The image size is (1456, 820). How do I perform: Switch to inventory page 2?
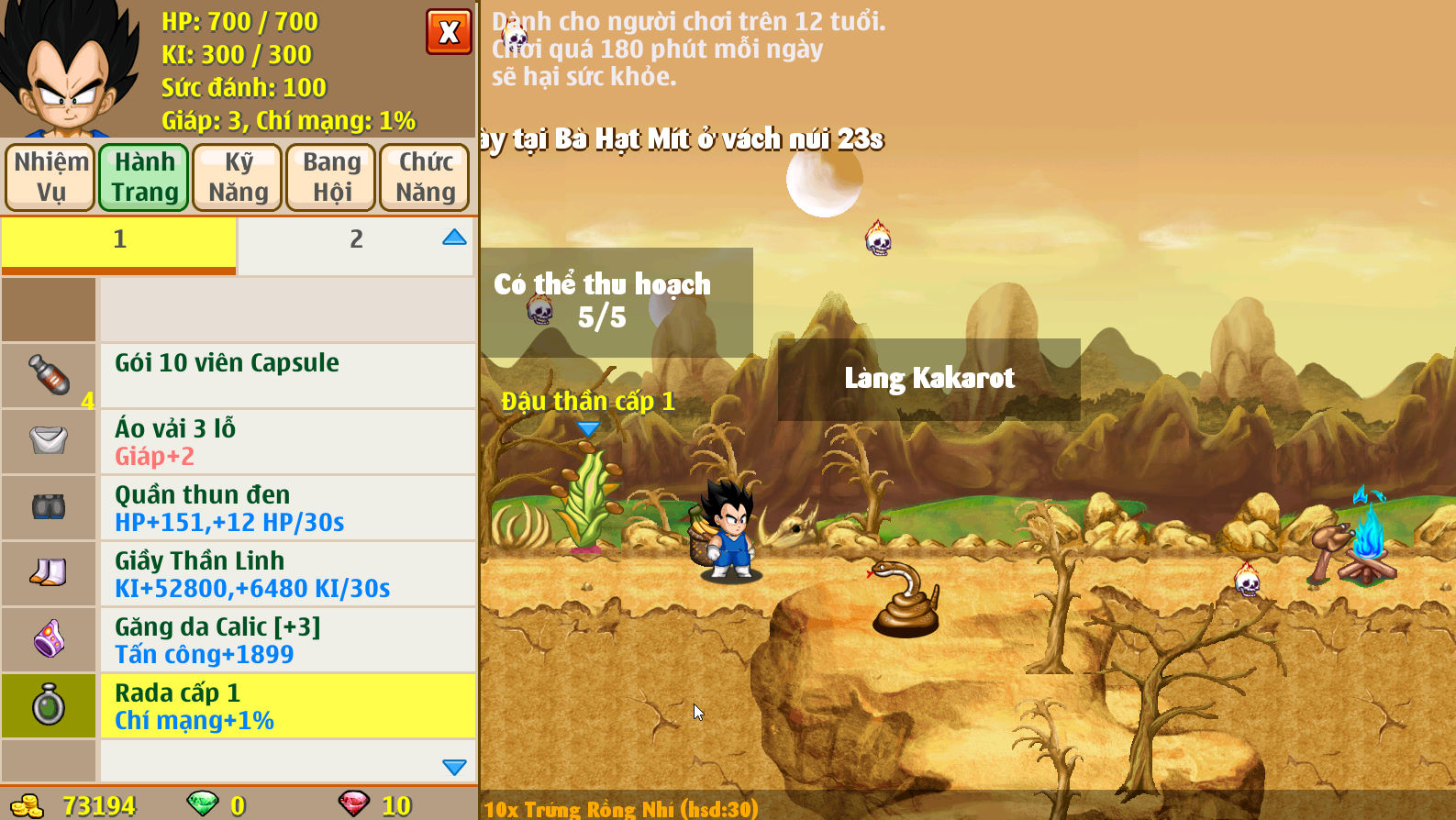point(354,240)
